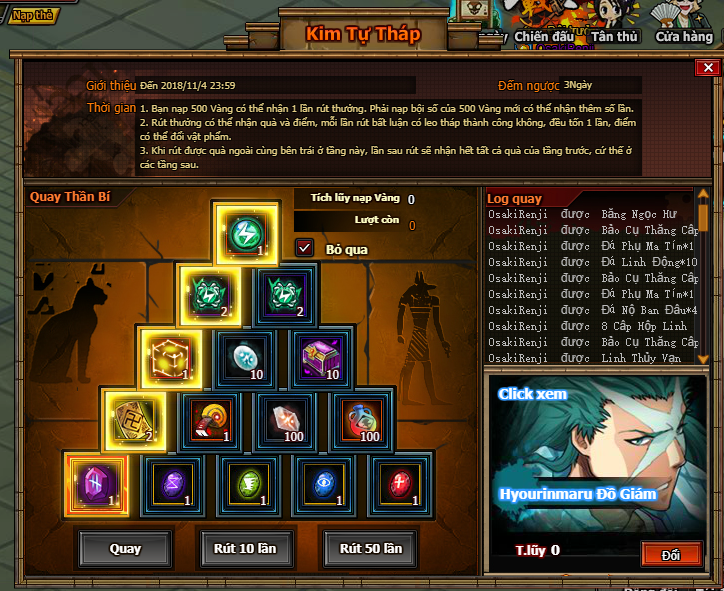Viewport: 724px width, 591px height.
Task: Draw ten times with Rút 10 lần
Action: [246, 548]
